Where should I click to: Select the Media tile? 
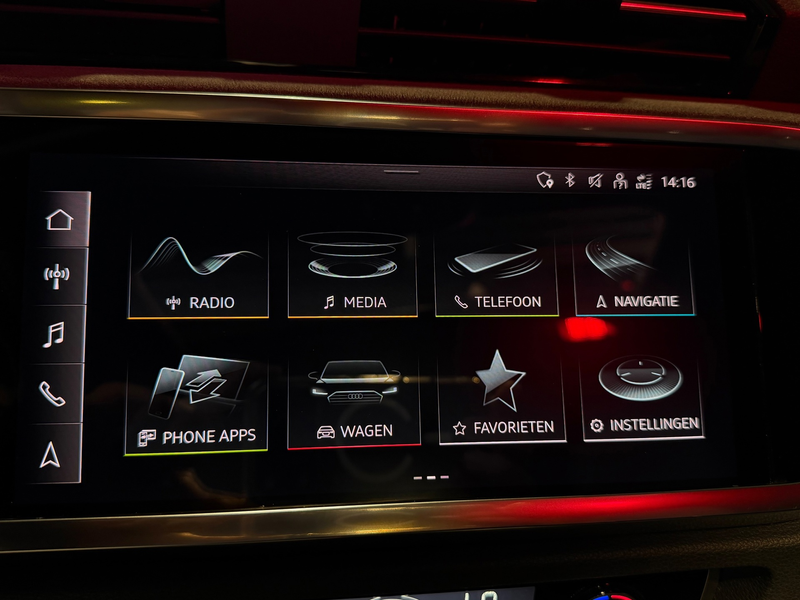click(x=353, y=275)
